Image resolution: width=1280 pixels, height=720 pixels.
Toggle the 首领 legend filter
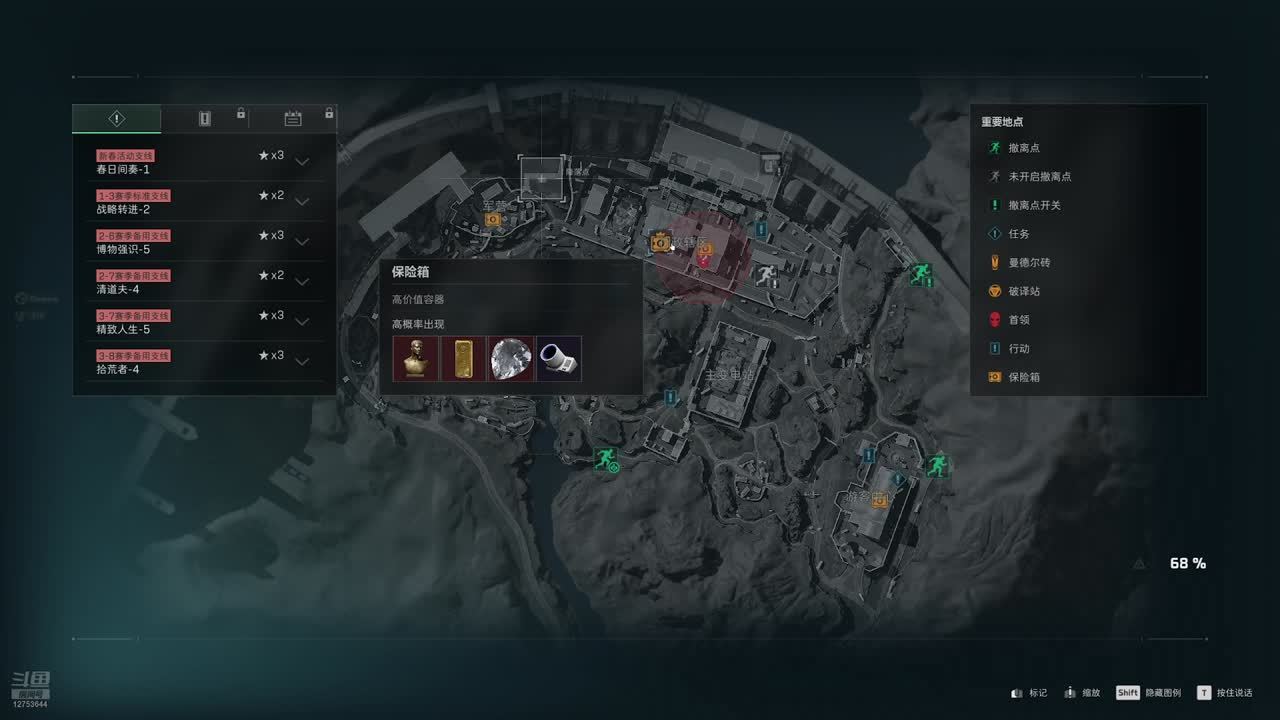point(1018,320)
